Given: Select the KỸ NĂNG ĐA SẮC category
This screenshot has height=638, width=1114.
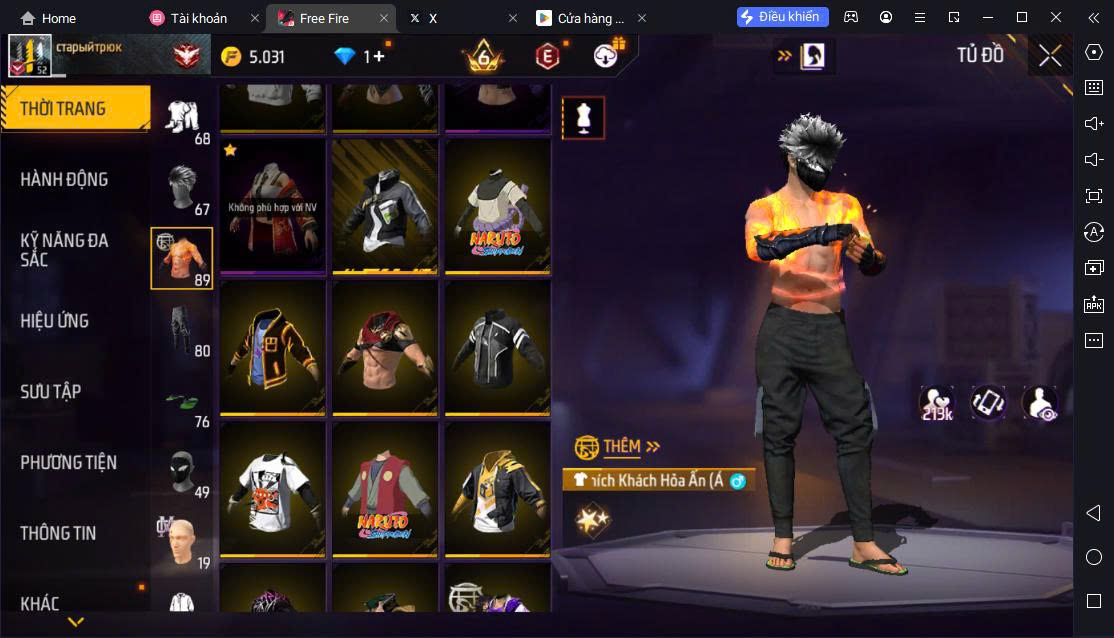Looking at the screenshot, I should pos(64,250).
